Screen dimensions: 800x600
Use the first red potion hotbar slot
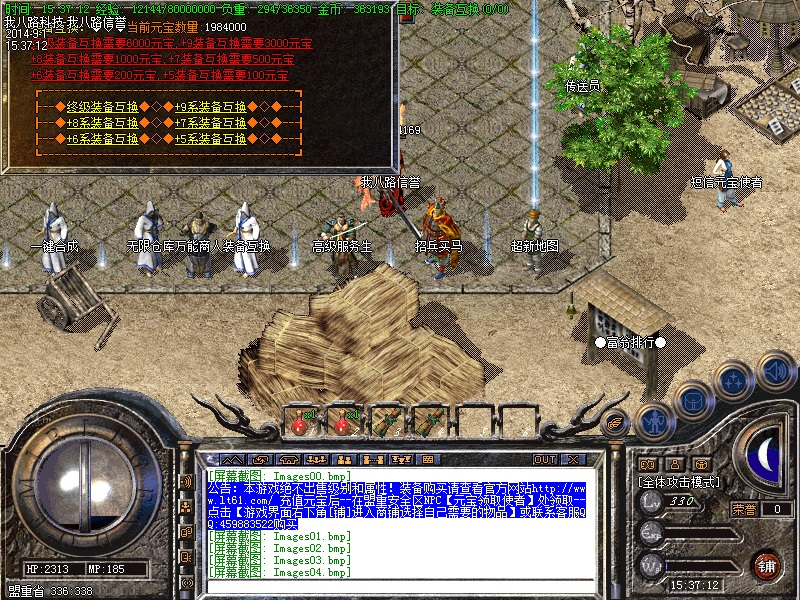[298, 421]
